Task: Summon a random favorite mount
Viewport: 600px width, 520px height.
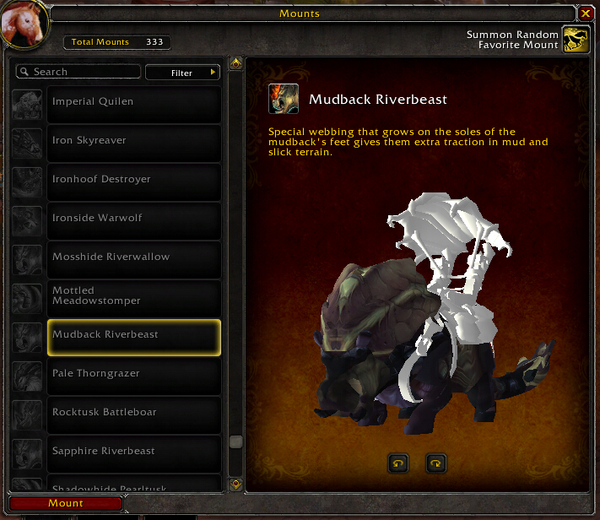Action: point(575,40)
